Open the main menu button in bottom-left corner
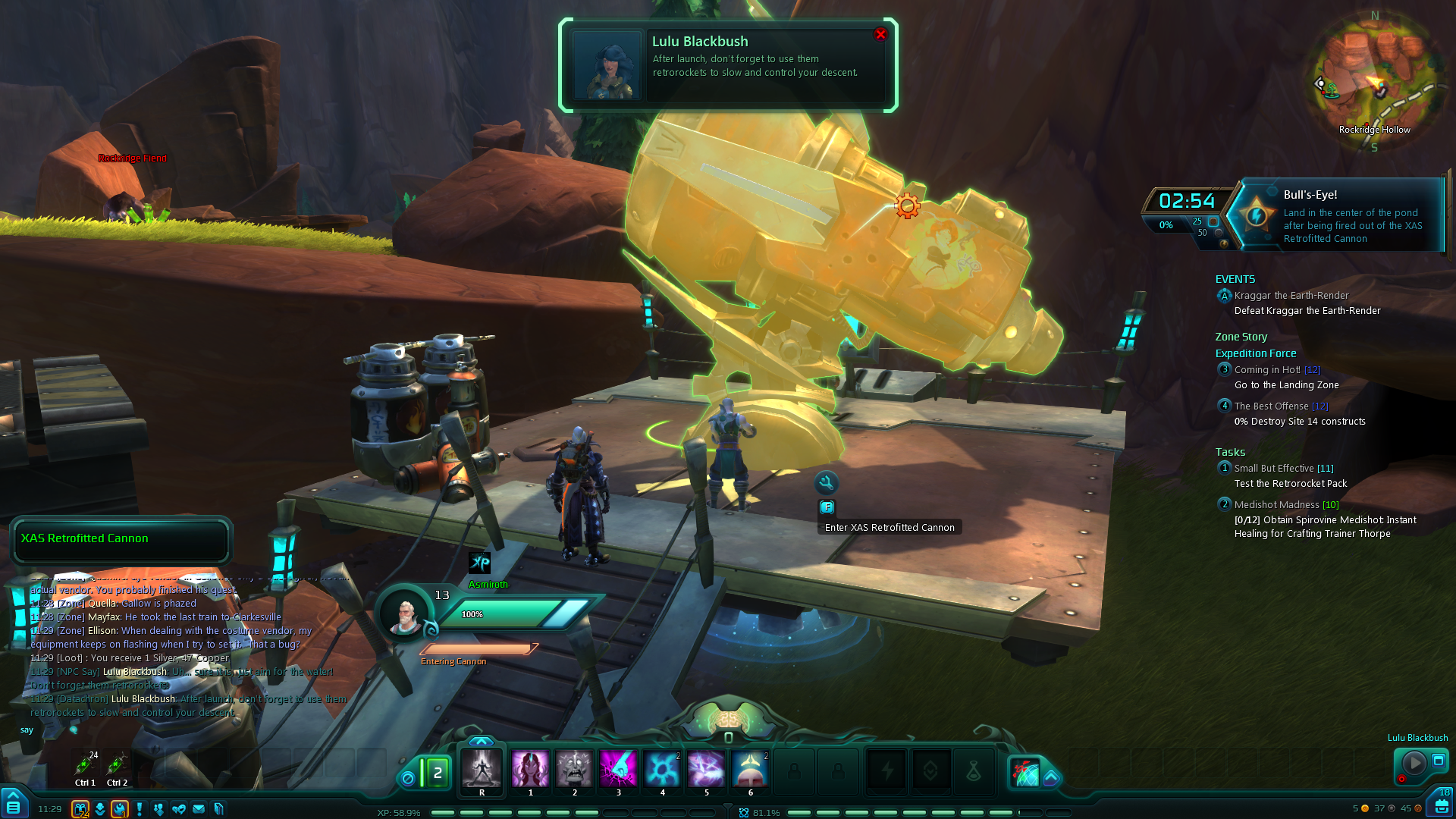1456x819 pixels. 14,805
